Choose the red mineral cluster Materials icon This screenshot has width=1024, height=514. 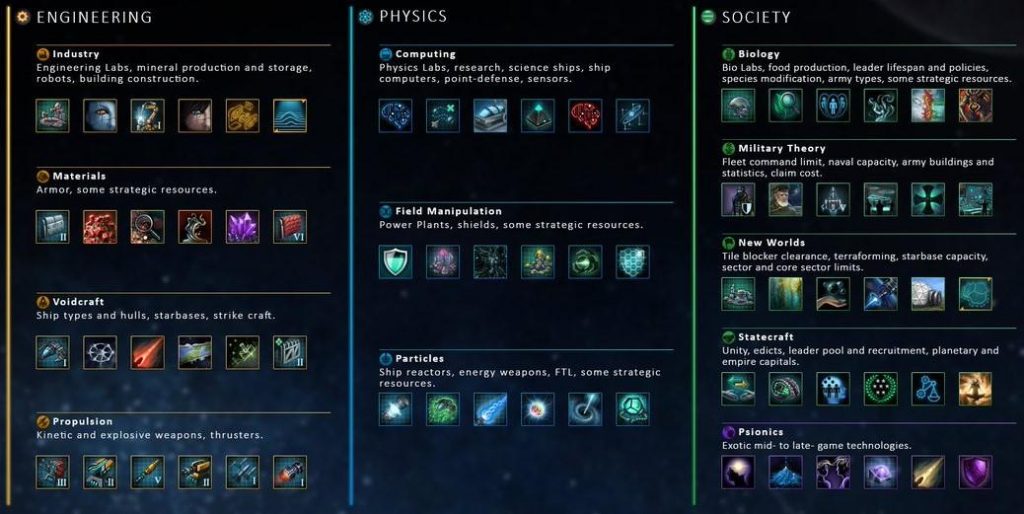click(x=100, y=227)
